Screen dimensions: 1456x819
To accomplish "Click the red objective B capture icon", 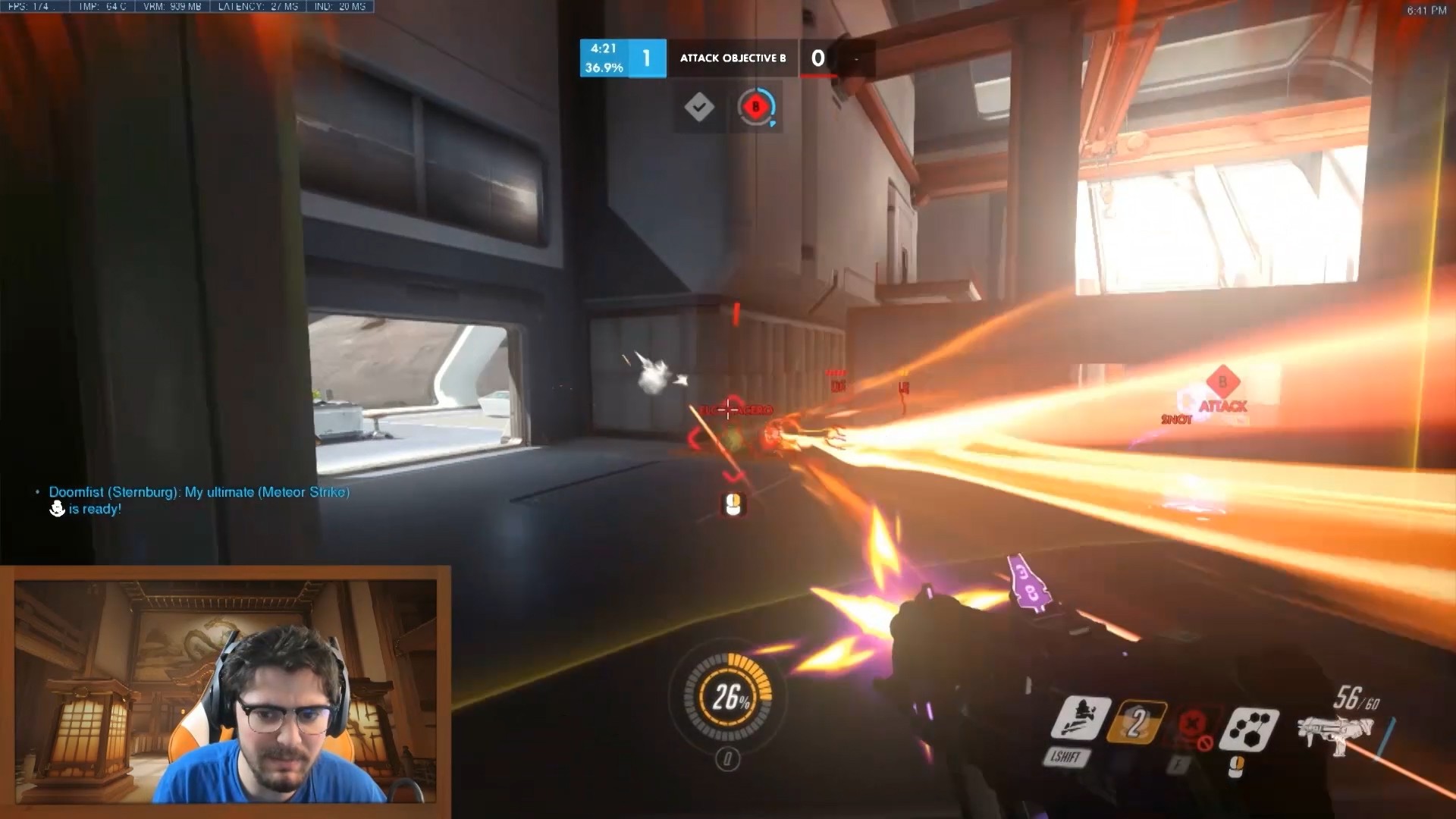I will pyautogui.click(x=755, y=107).
